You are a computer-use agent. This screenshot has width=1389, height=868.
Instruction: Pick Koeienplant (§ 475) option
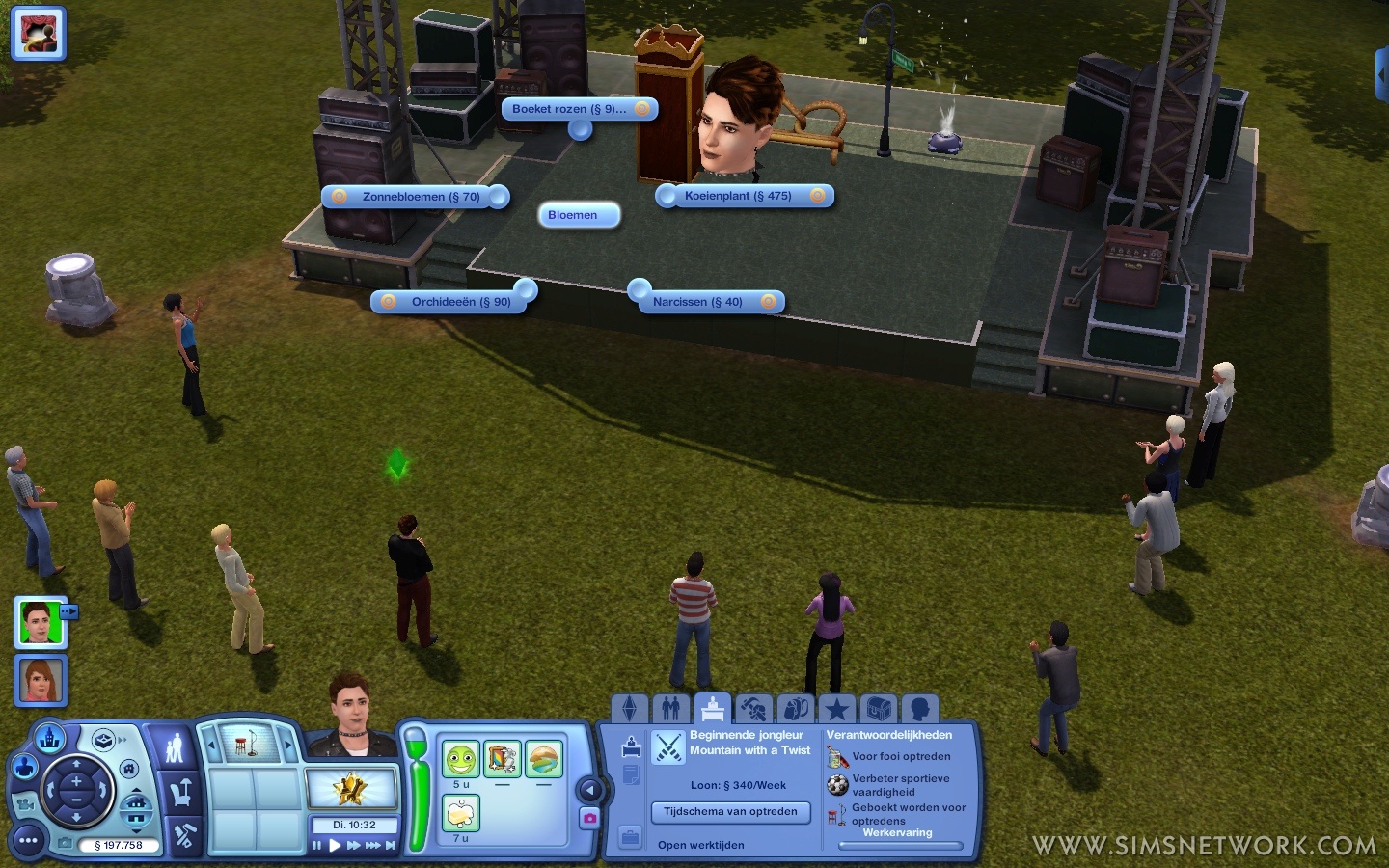738,196
